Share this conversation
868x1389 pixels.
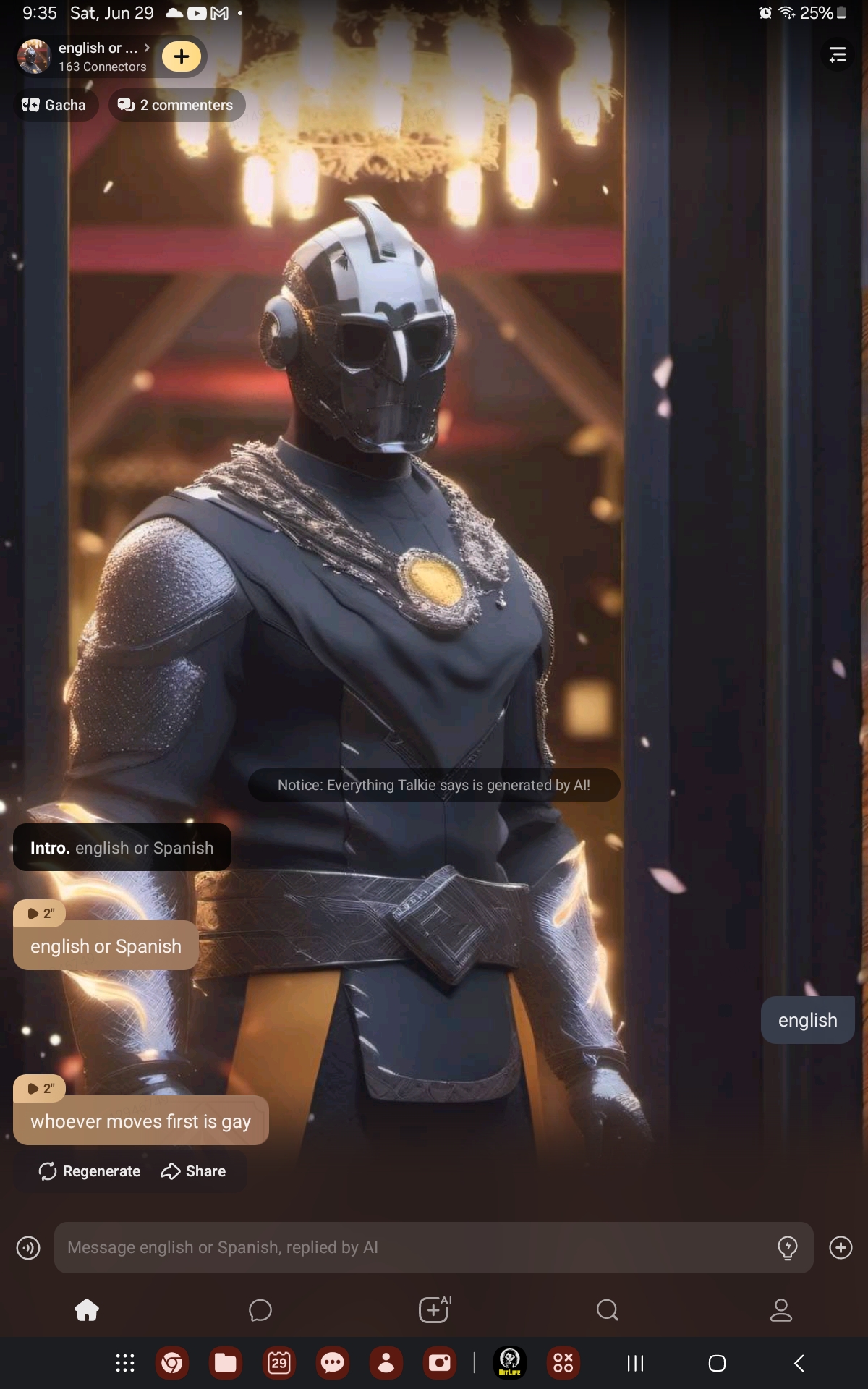193,1171
